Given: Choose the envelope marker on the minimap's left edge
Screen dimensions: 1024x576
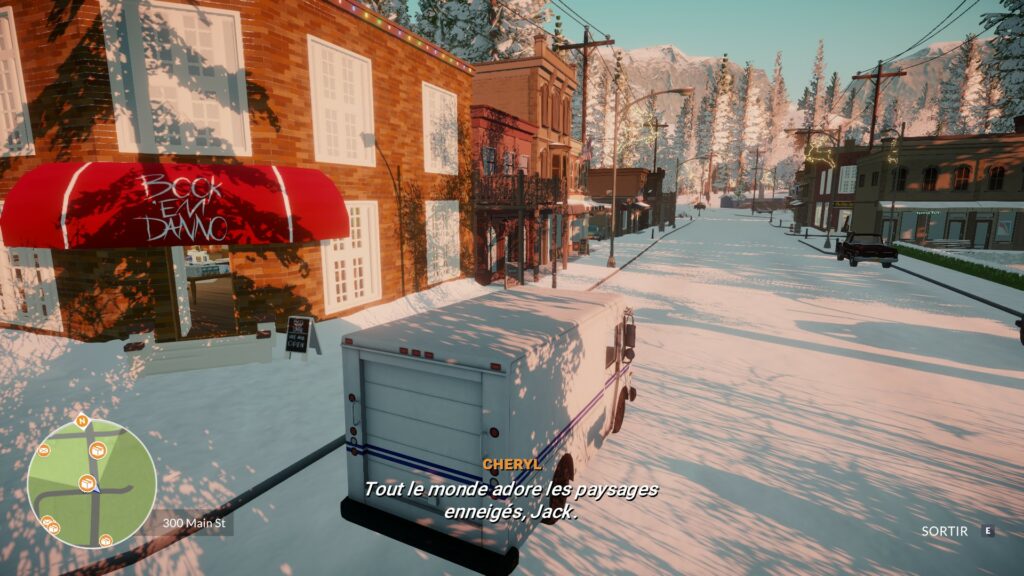Looking at the screenshot, I should (43, 450).
